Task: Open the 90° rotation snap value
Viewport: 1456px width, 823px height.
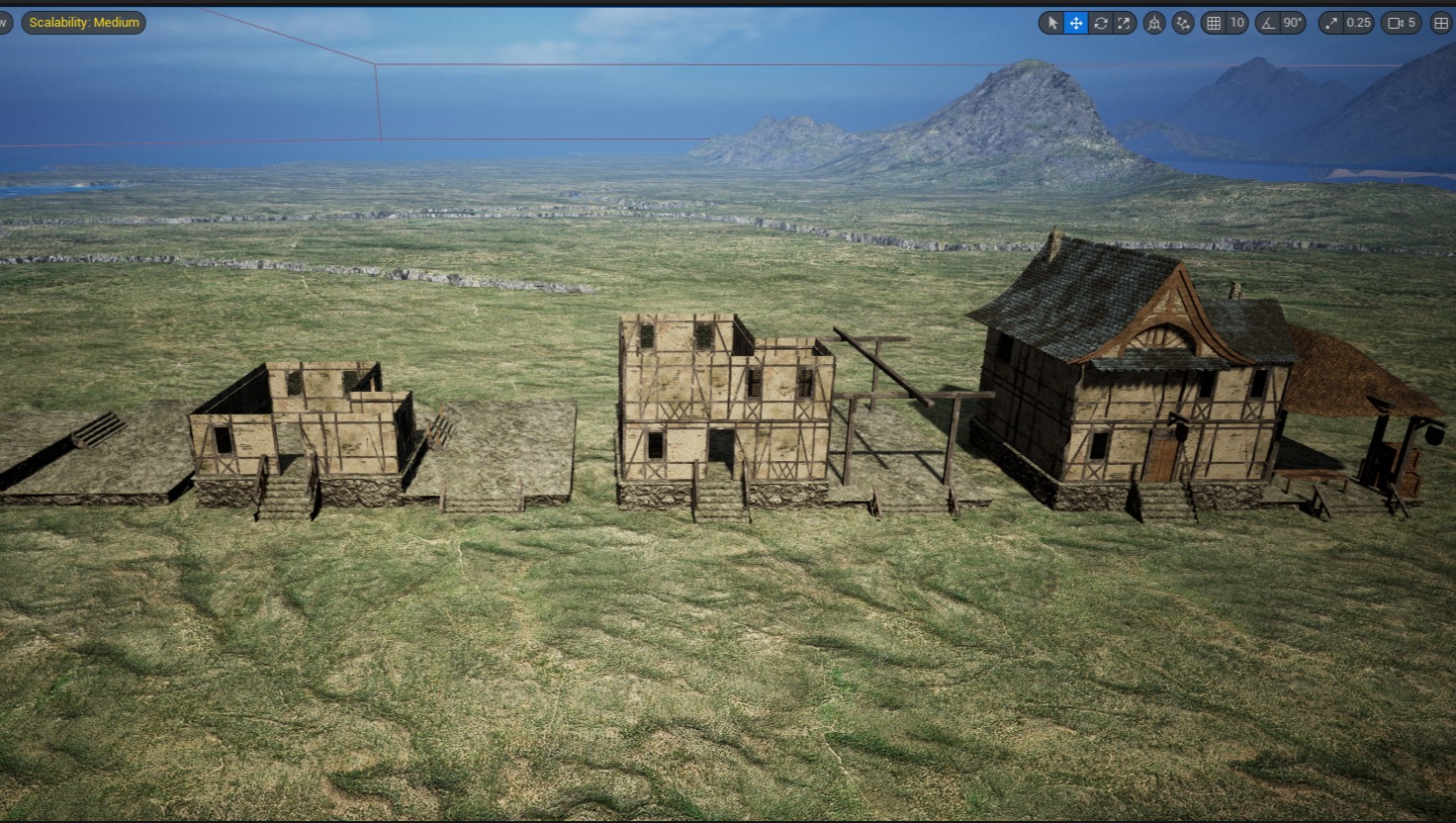Action: click(x=1293, y=23)
